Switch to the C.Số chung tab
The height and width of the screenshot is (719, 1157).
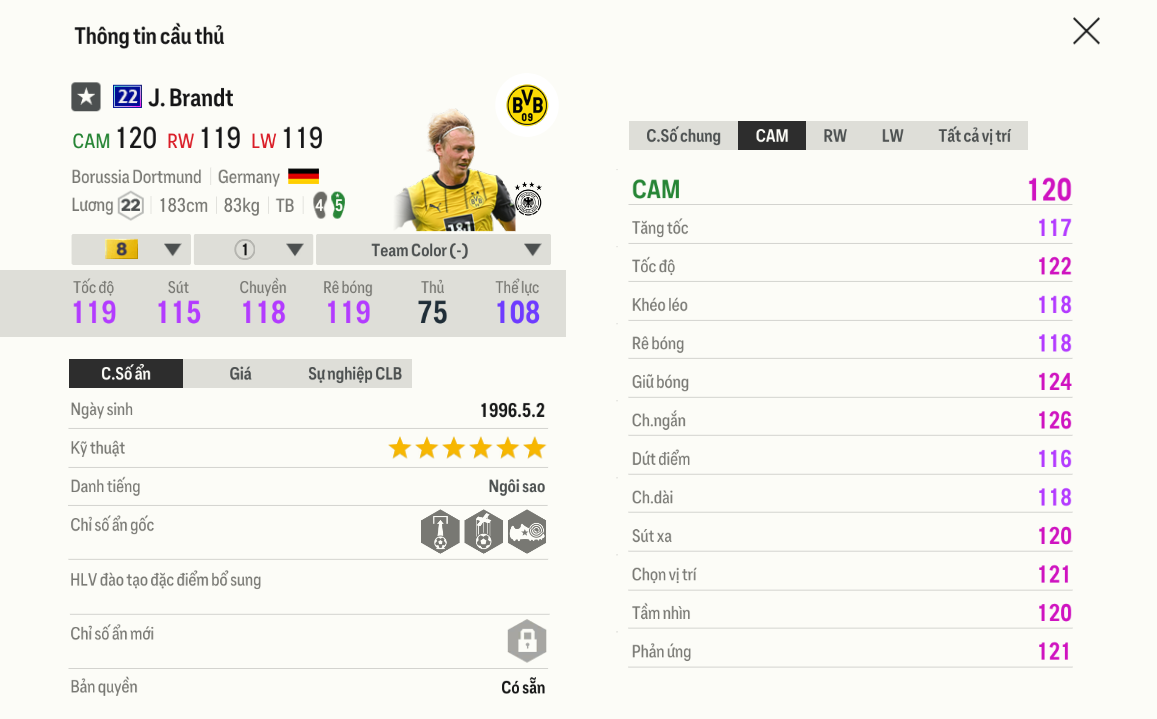(x=683, y=136)
